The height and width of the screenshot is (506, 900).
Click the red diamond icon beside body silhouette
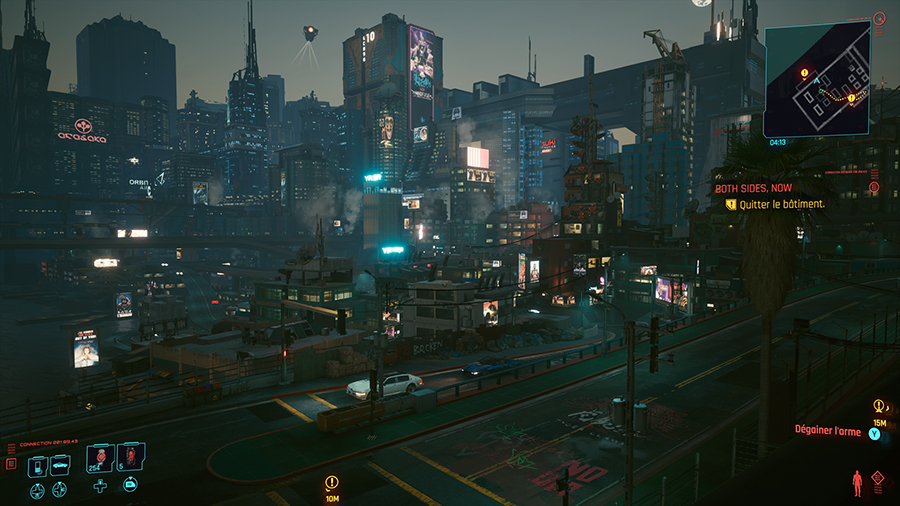[877, 479]
